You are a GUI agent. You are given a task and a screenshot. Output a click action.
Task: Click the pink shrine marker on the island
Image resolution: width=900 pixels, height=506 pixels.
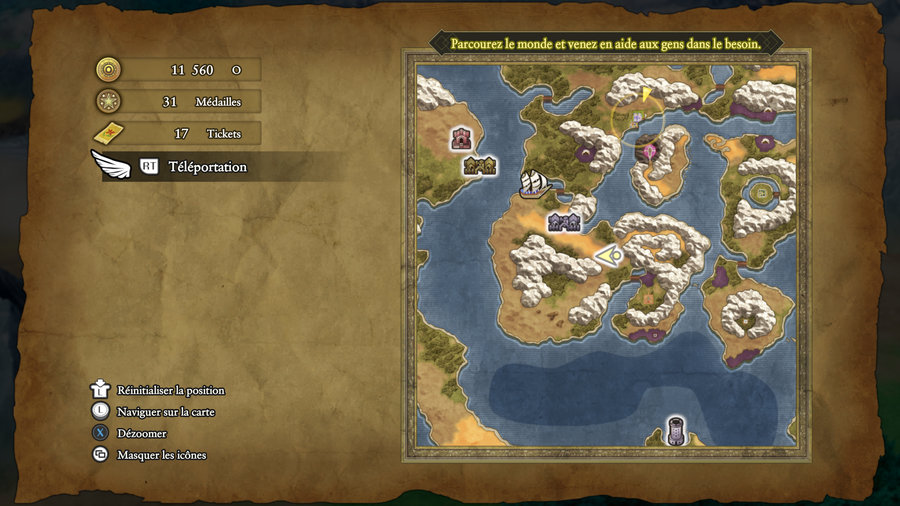(651, 150)
